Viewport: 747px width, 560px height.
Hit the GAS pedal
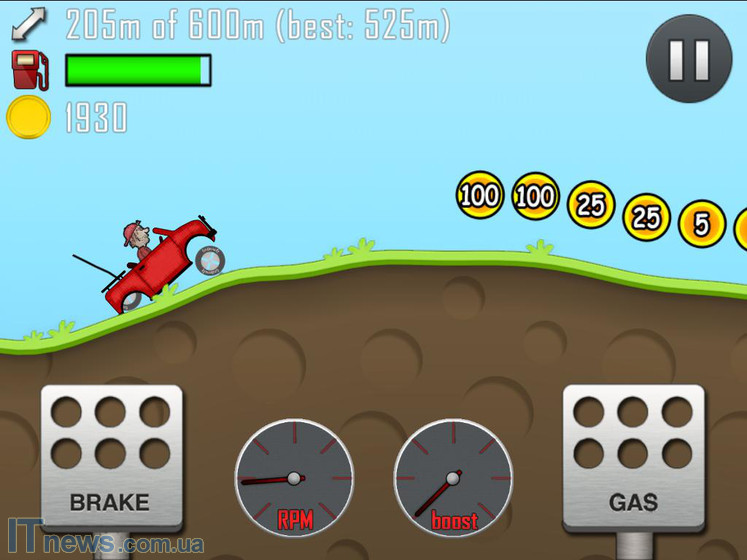coord(634,457)
